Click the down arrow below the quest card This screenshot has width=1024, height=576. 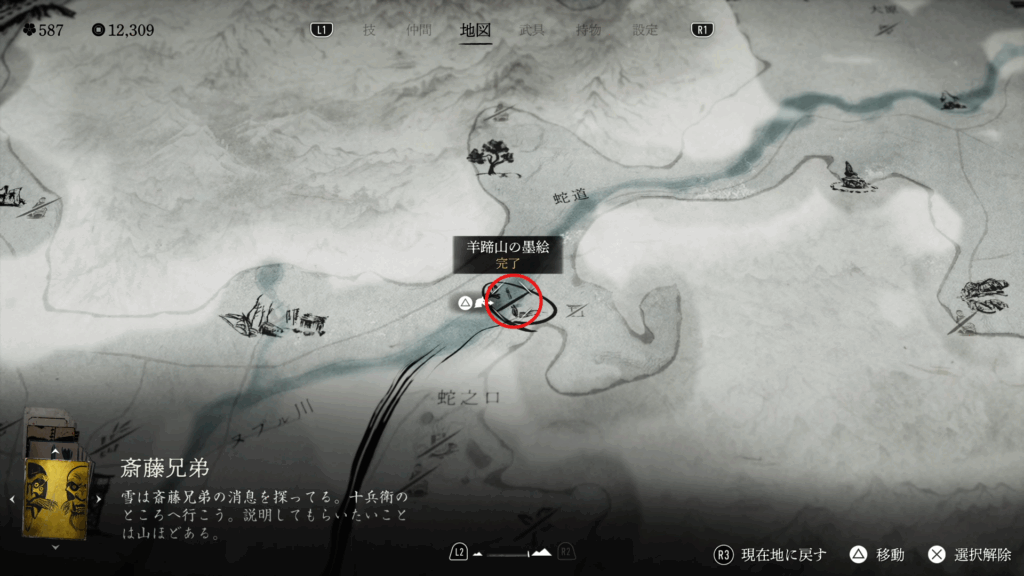tap(55, 547)
